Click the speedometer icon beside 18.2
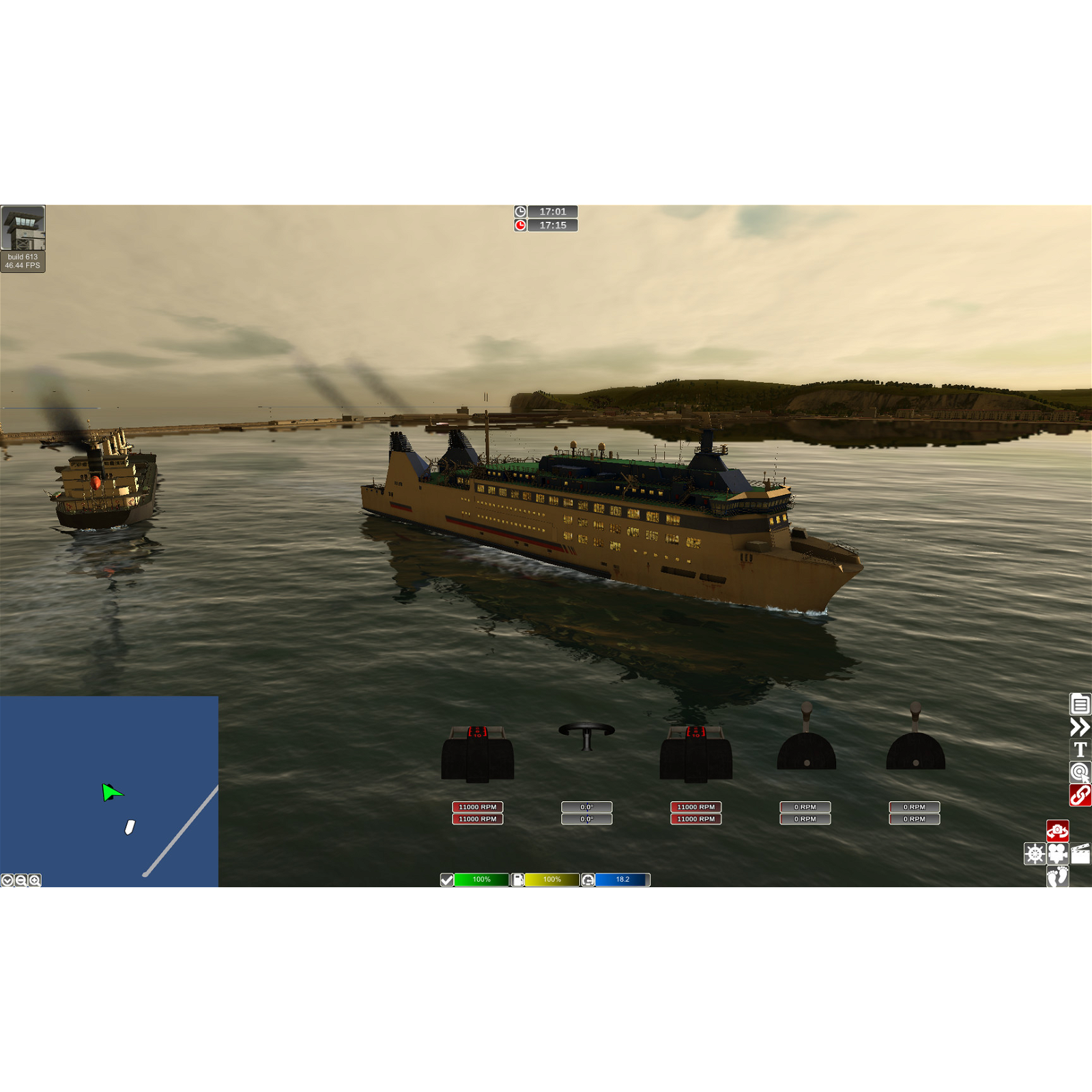The height and width of the screenshot is (1092, 1092). coord(588,880)
